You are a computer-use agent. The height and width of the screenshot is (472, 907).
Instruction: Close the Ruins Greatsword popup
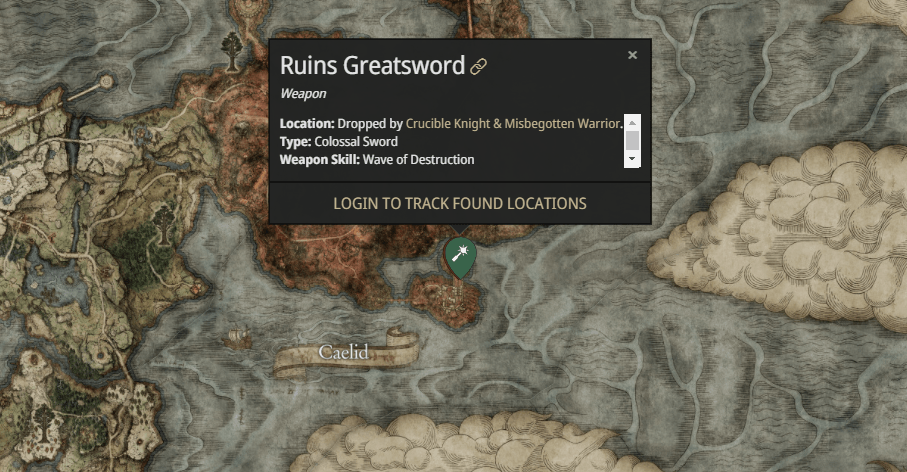(632, 55)
